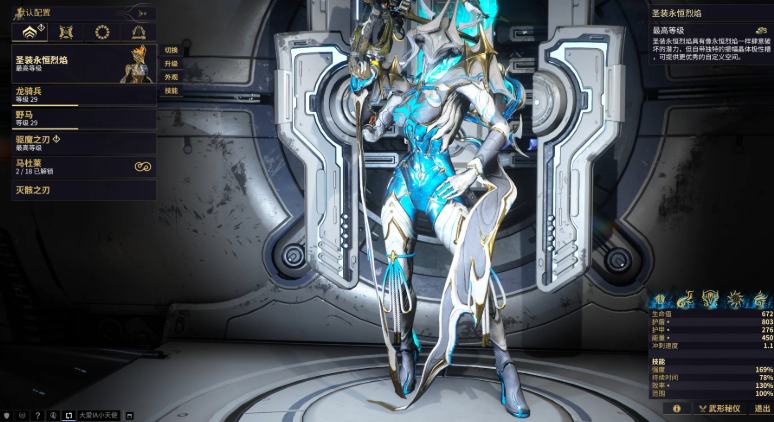The height and width of the screenshot is (422, 774).
Task: Exit the arsenal with 退出
Action: pyautogui.click(x=762, y=408)
